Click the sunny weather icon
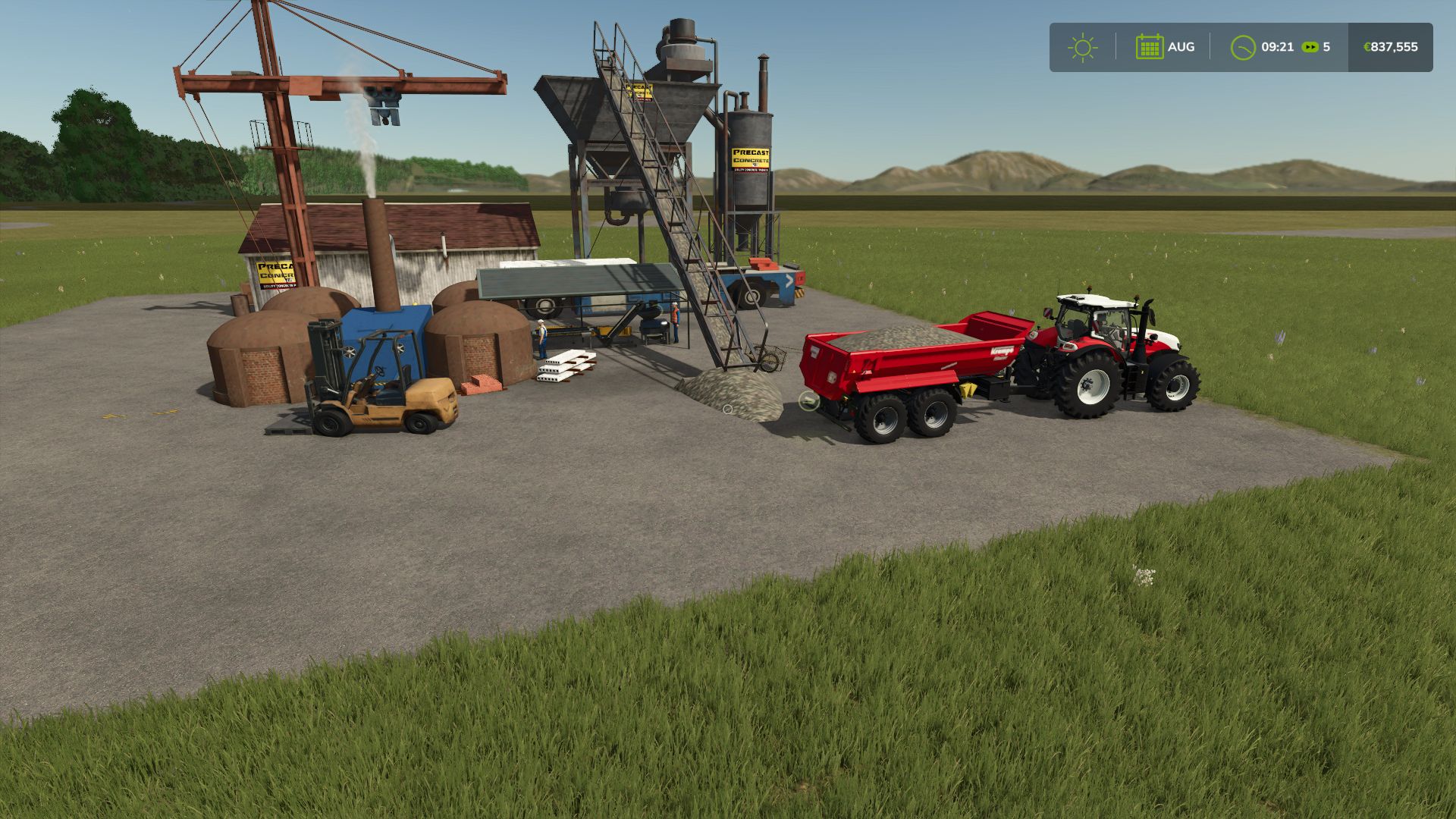 1082,47
